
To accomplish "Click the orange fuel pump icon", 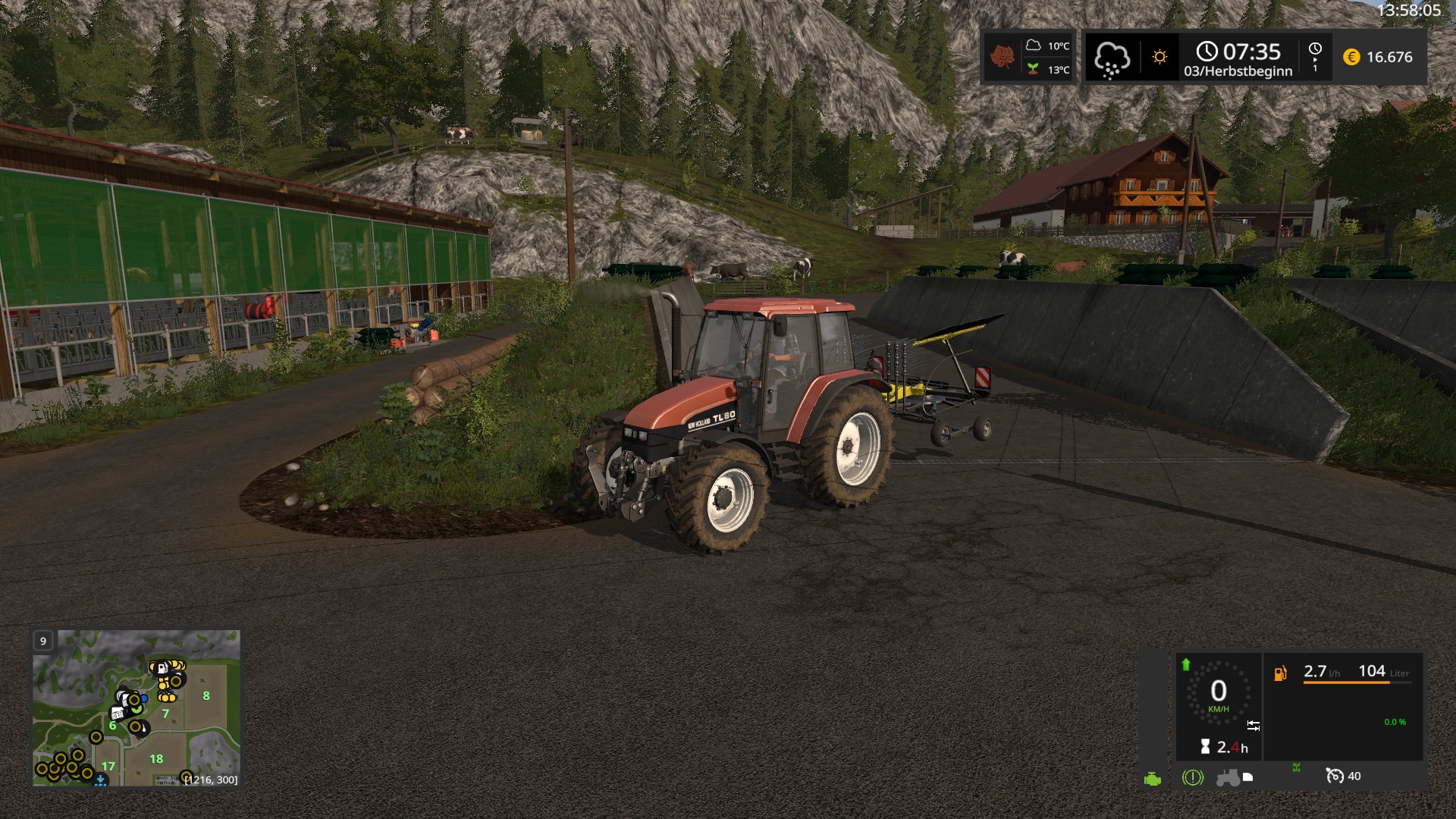I will click(1280, 673).
